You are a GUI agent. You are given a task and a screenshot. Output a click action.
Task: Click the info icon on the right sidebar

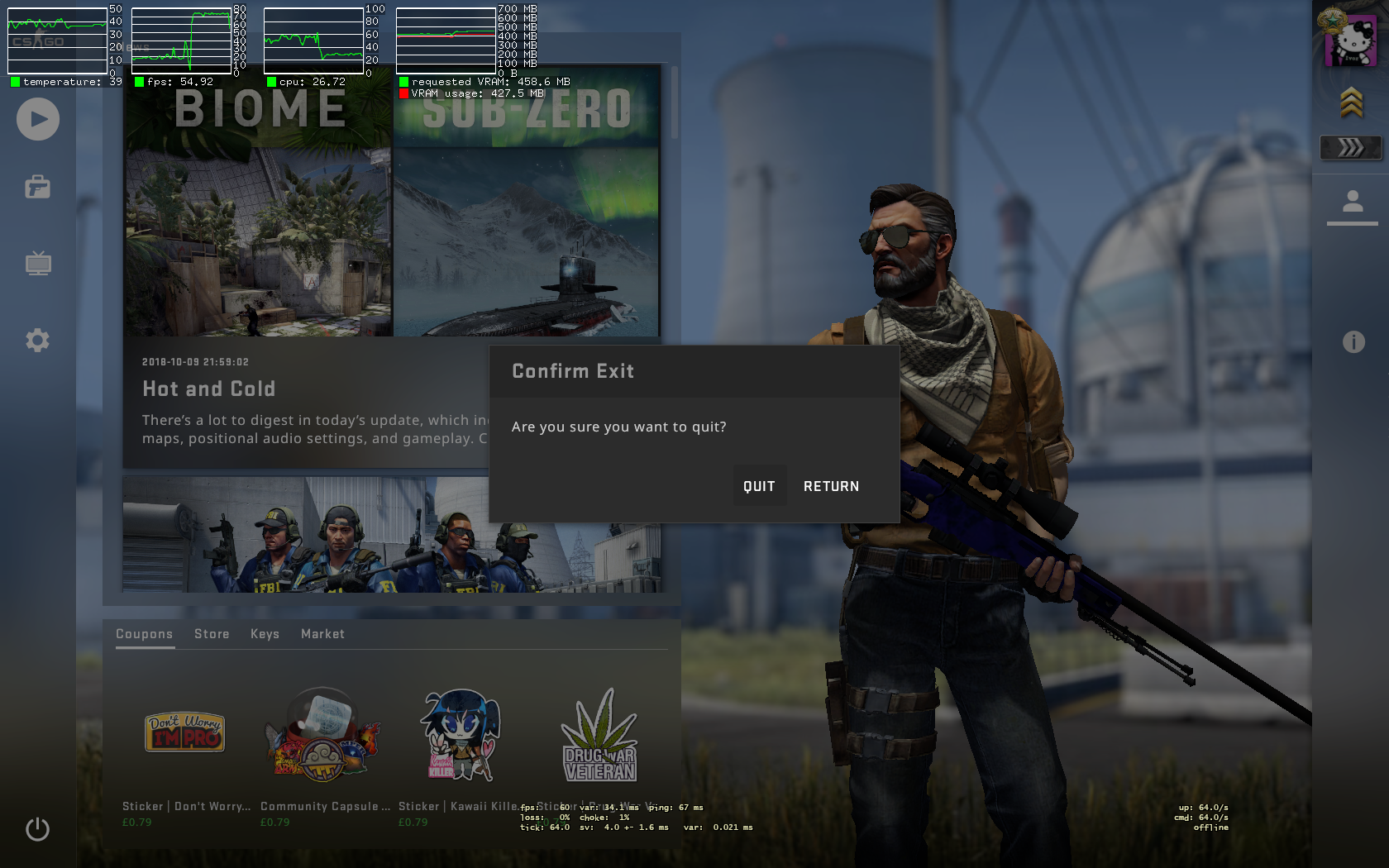1354,340
